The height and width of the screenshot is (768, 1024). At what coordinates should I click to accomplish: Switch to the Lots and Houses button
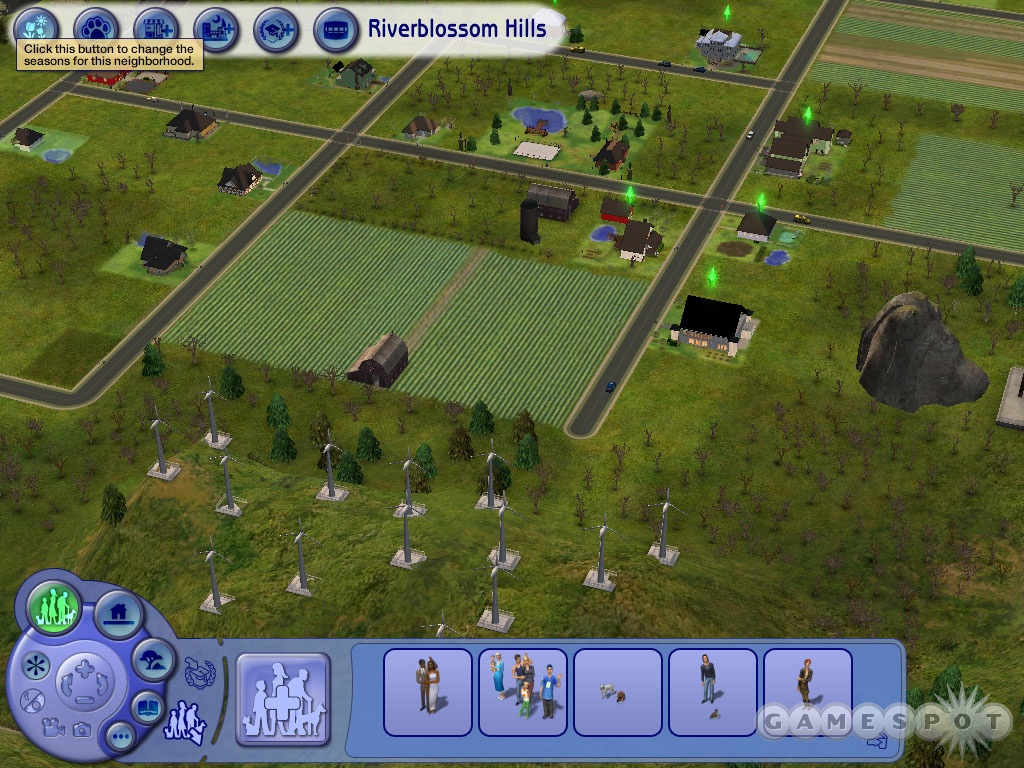pos(118,614)
